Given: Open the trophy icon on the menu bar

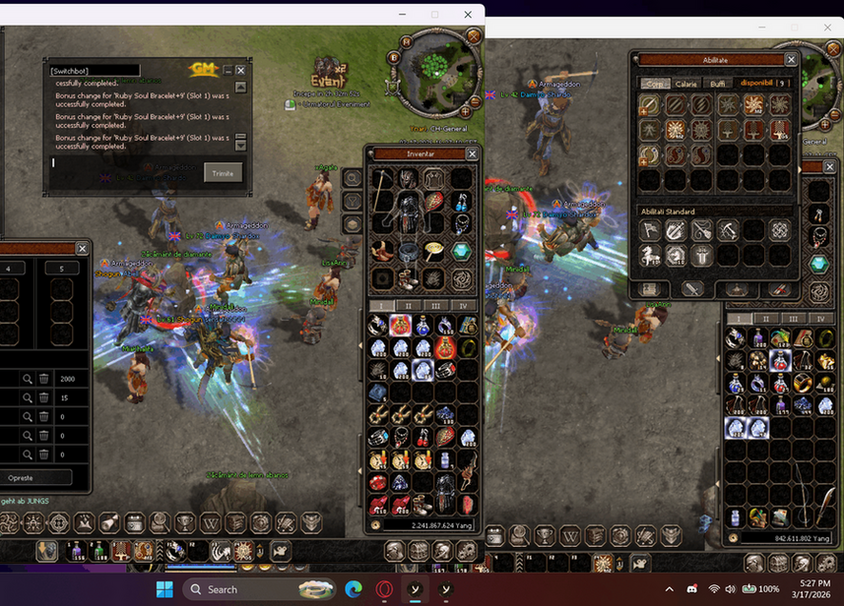Looking at the screenshot, I should coord(185,522).
